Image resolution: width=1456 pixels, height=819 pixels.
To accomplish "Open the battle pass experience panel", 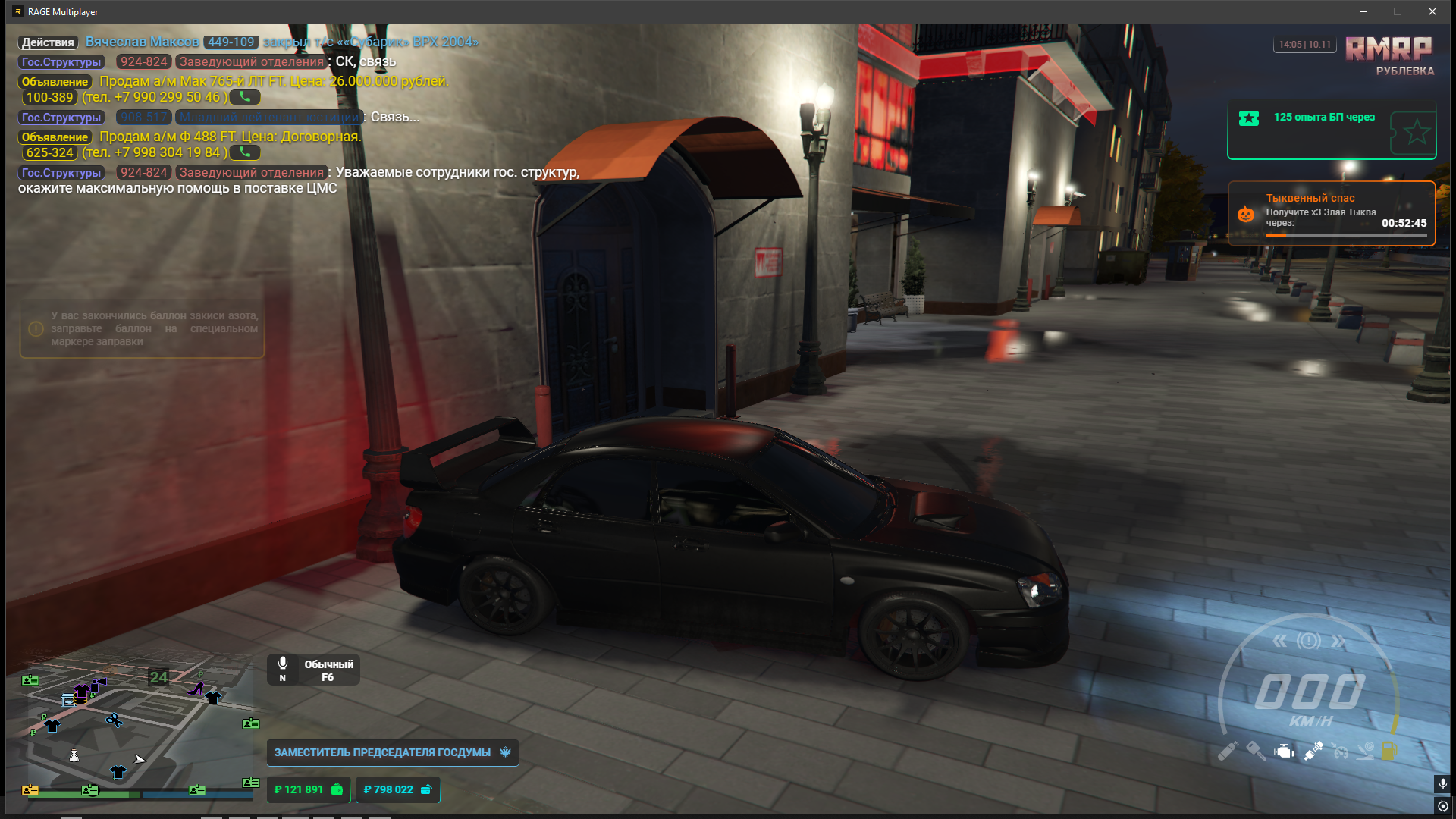I will point(1331,131).
